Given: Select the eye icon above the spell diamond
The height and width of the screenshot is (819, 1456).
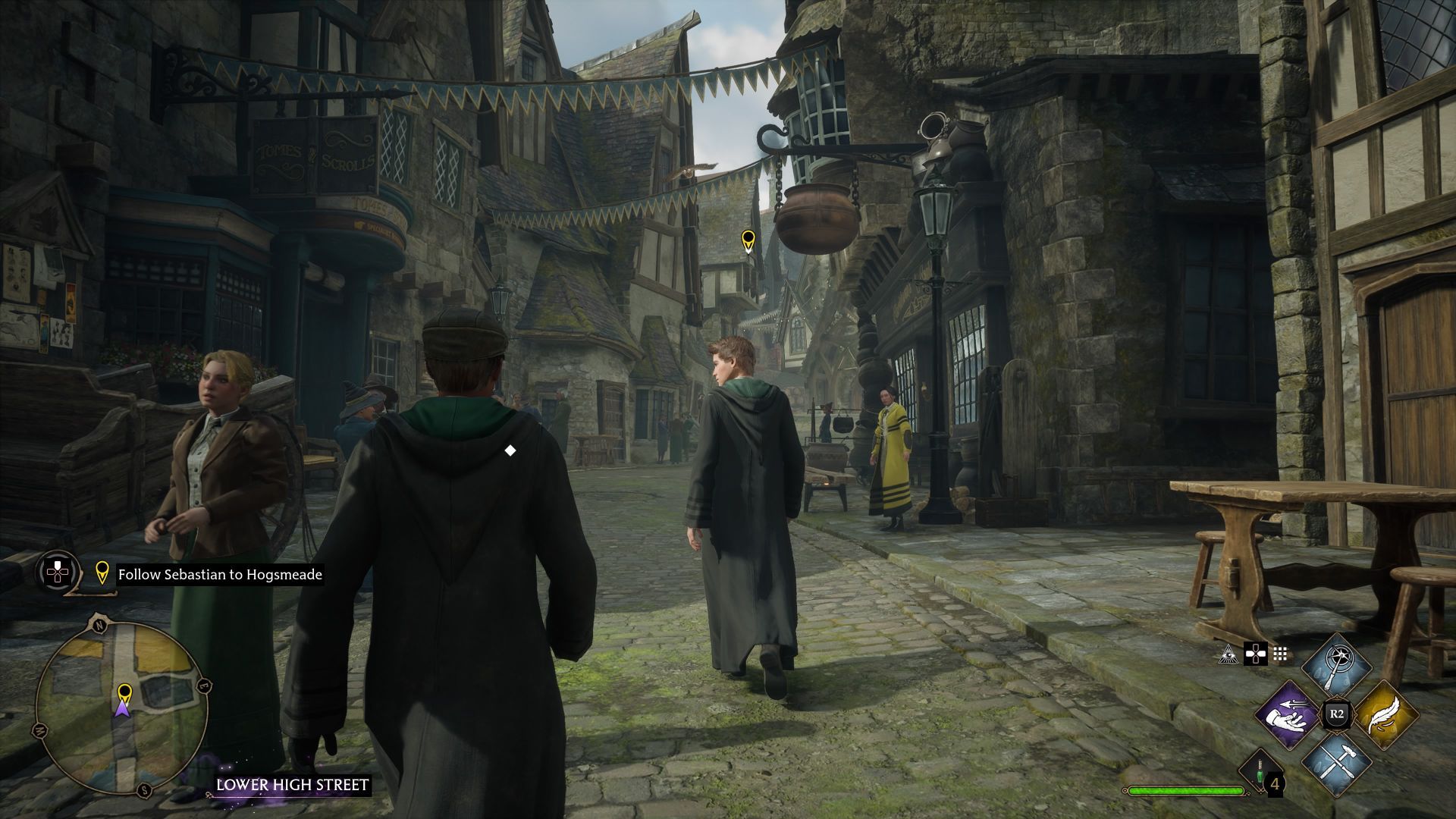Looking at the screenshot, I should [1229, 655].
